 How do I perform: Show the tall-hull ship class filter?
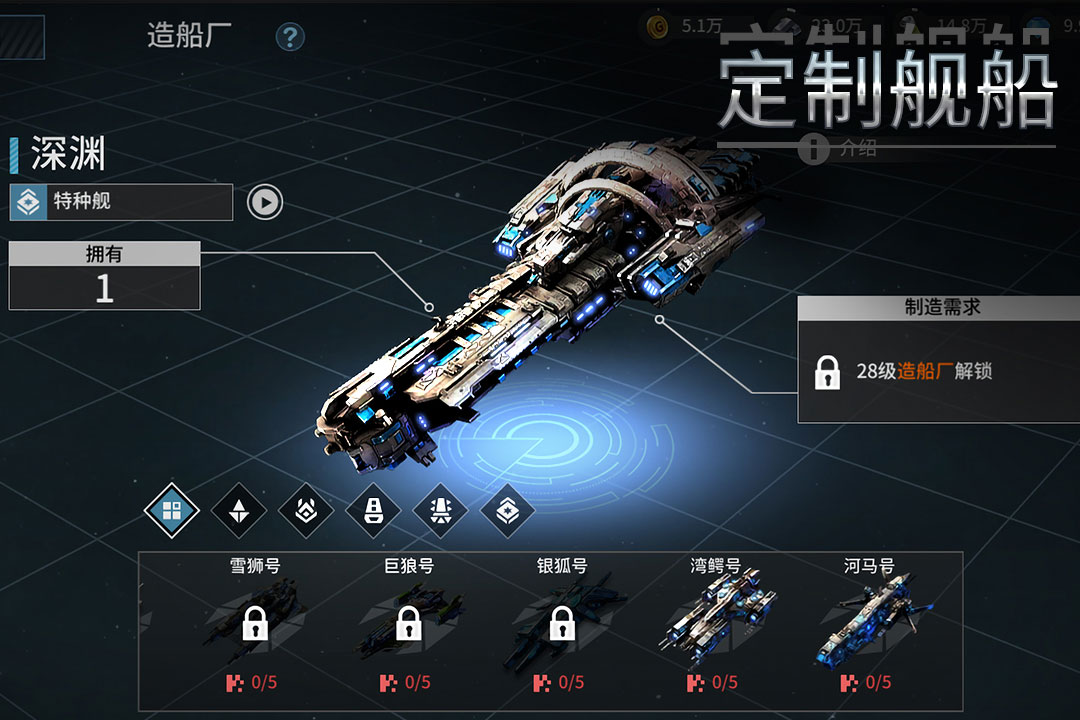tap(373, 511)
